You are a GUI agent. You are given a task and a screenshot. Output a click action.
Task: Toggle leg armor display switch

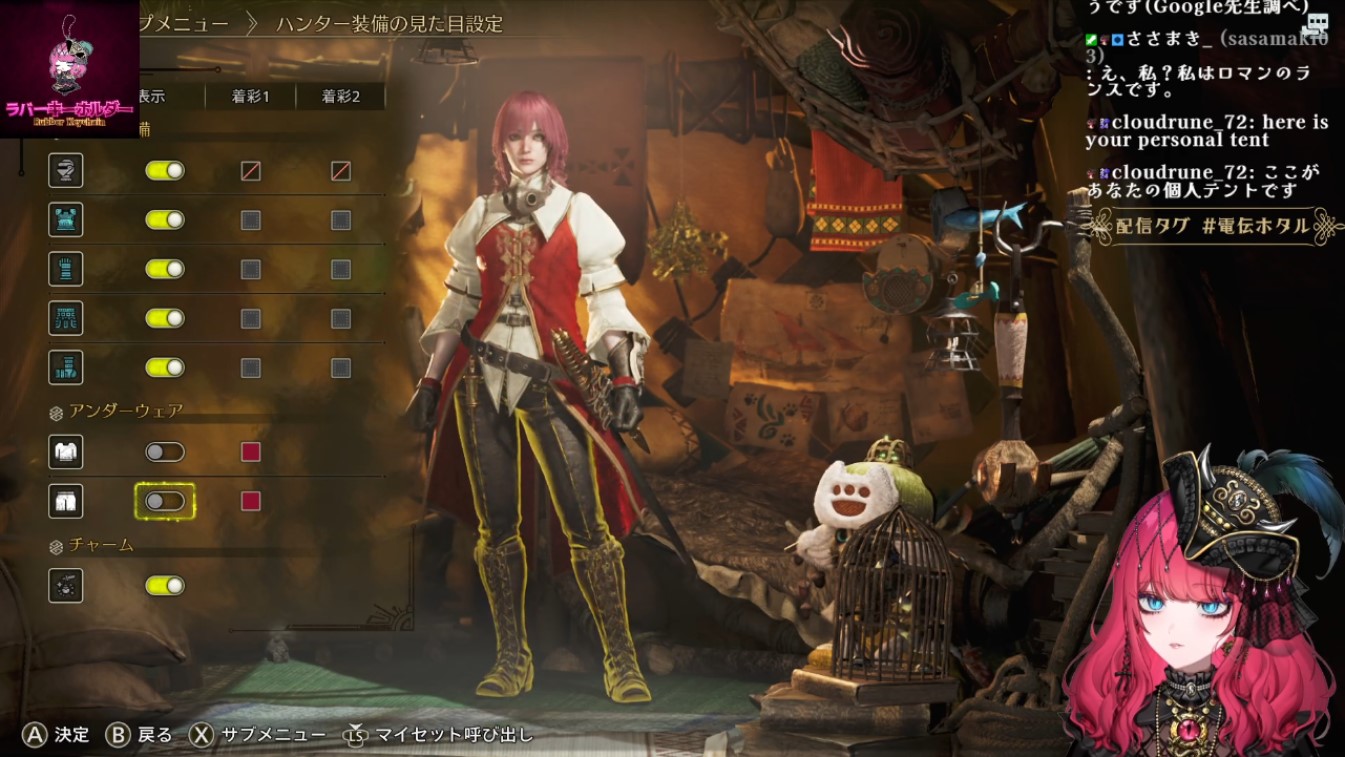(x=165, y=367)
